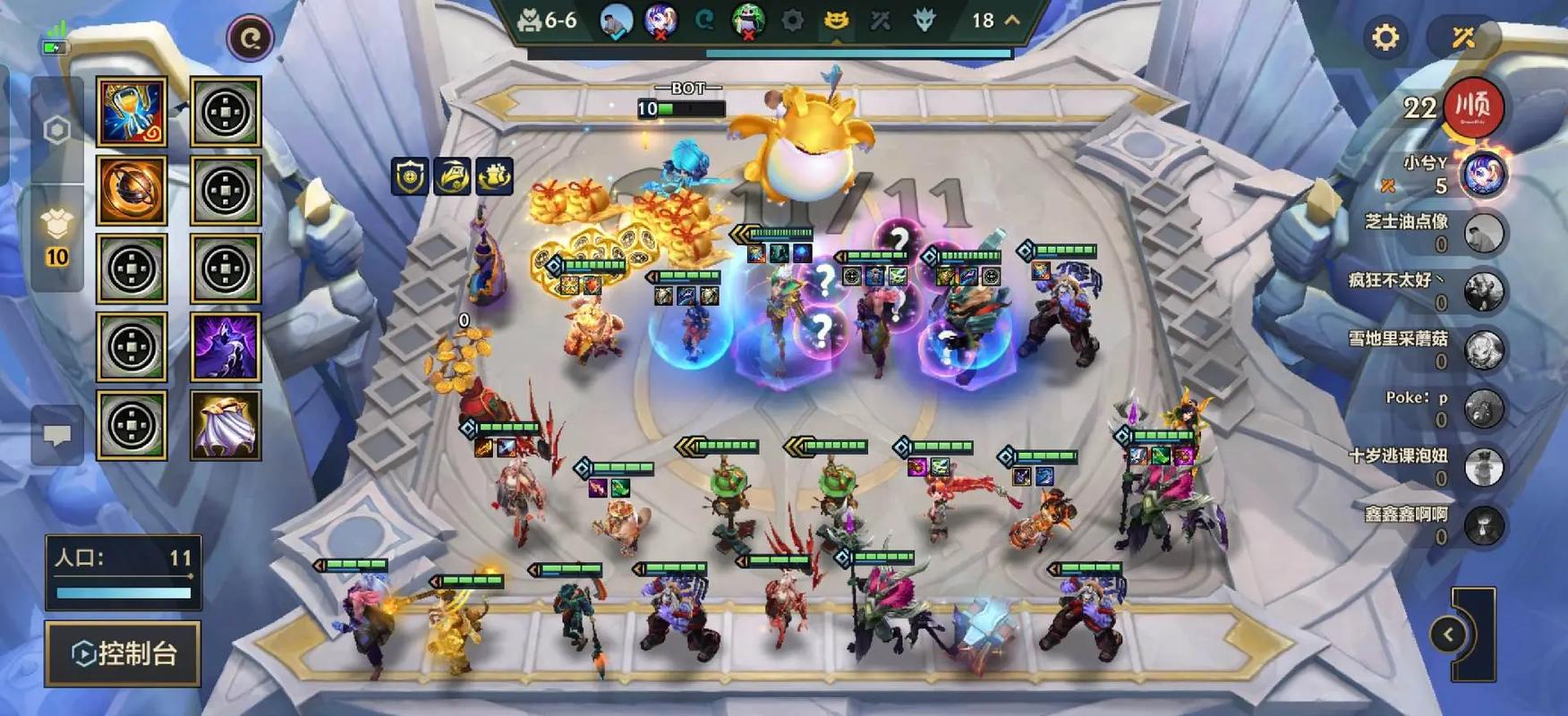
Task: Open the 控制台 console panel
Action: click(x=123, y=653)
